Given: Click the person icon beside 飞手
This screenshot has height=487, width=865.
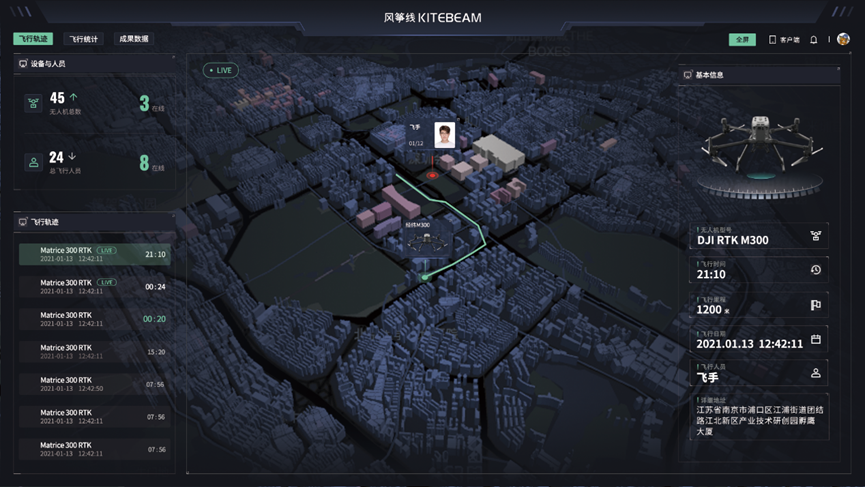Looking at the screenshot, I should (816, 373).
